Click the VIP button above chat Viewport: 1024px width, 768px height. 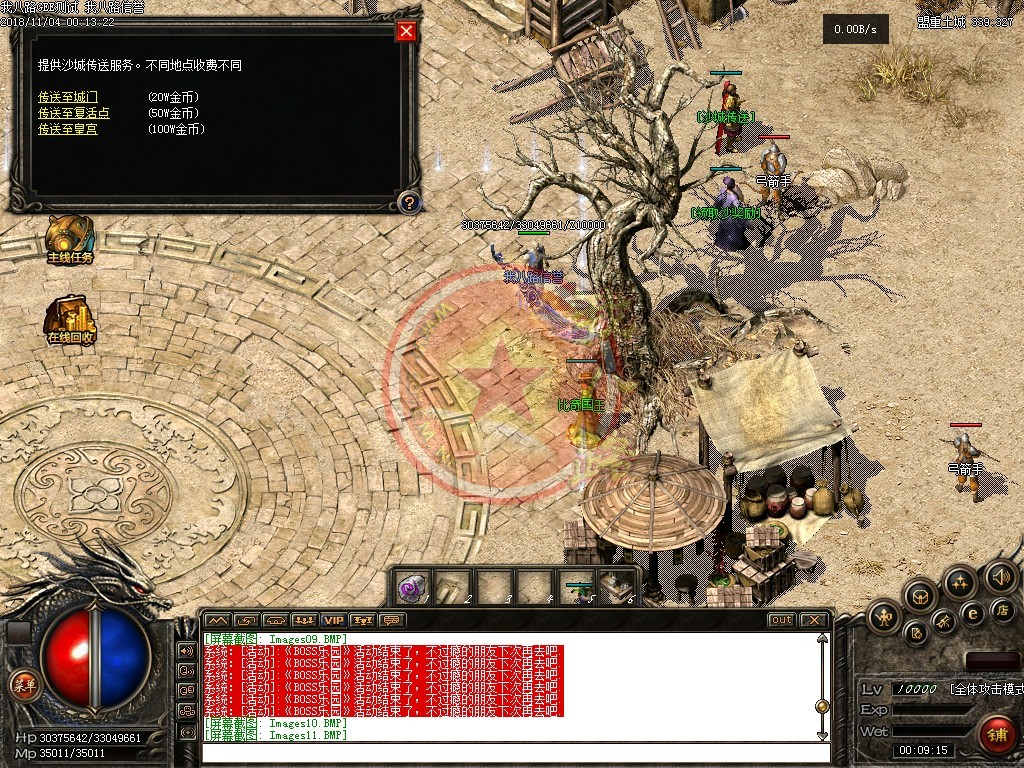(x=333, y=620)
